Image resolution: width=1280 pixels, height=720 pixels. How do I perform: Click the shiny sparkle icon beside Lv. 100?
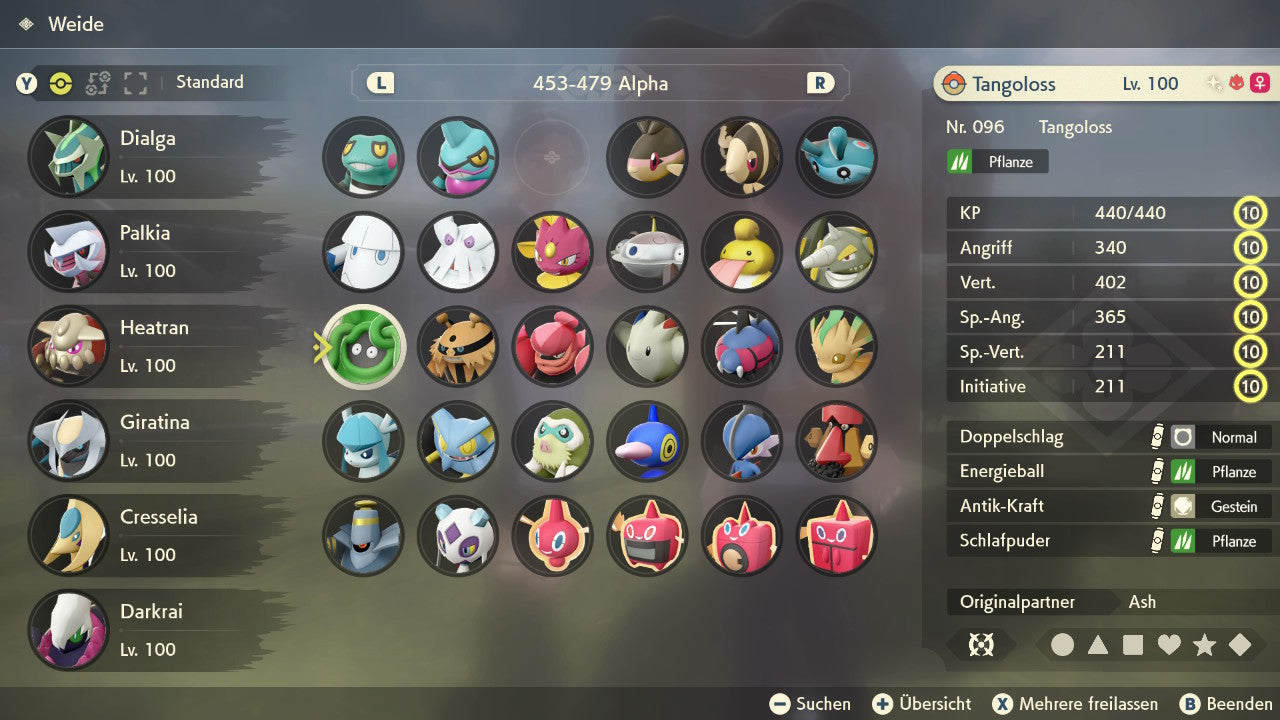coord(1213,82)
